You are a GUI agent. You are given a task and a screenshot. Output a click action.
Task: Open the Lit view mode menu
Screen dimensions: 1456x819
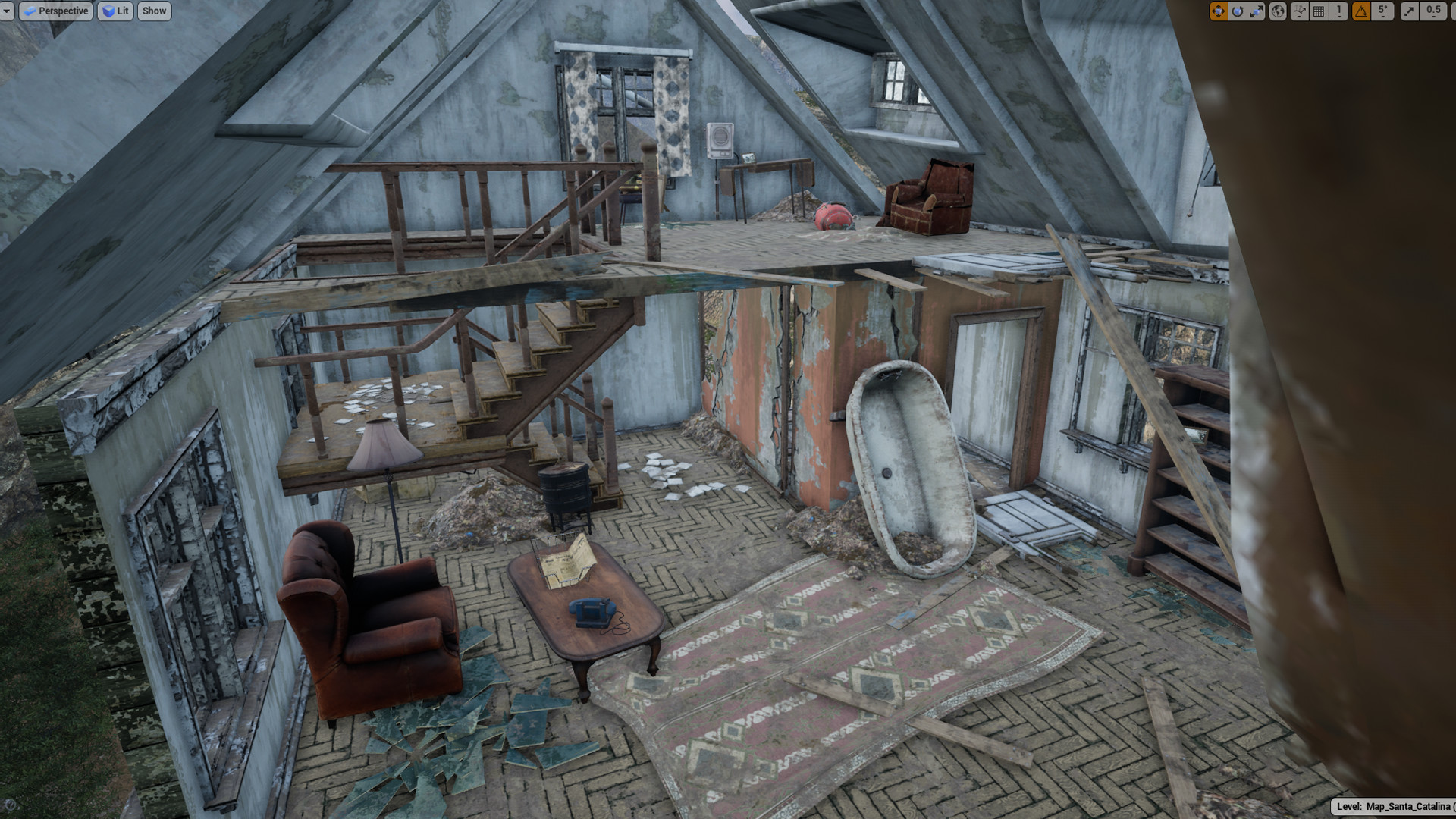[120, 11]
